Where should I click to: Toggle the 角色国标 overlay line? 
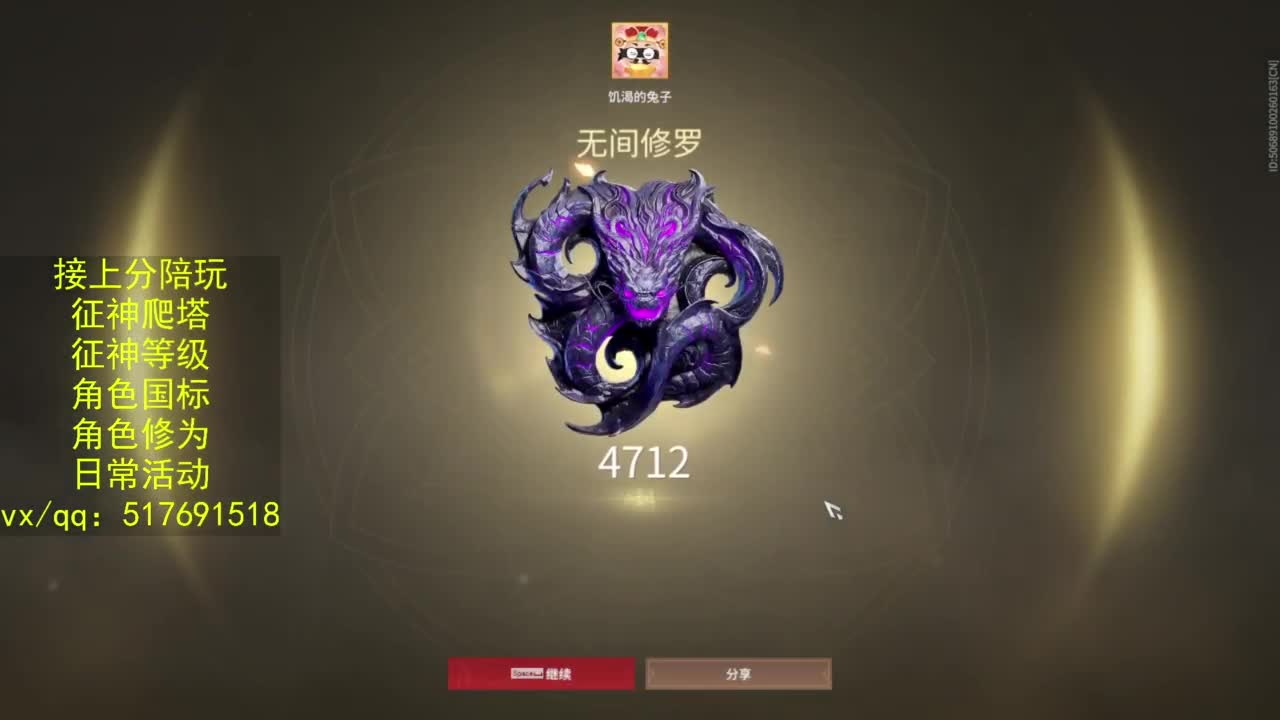coord(140,393)
